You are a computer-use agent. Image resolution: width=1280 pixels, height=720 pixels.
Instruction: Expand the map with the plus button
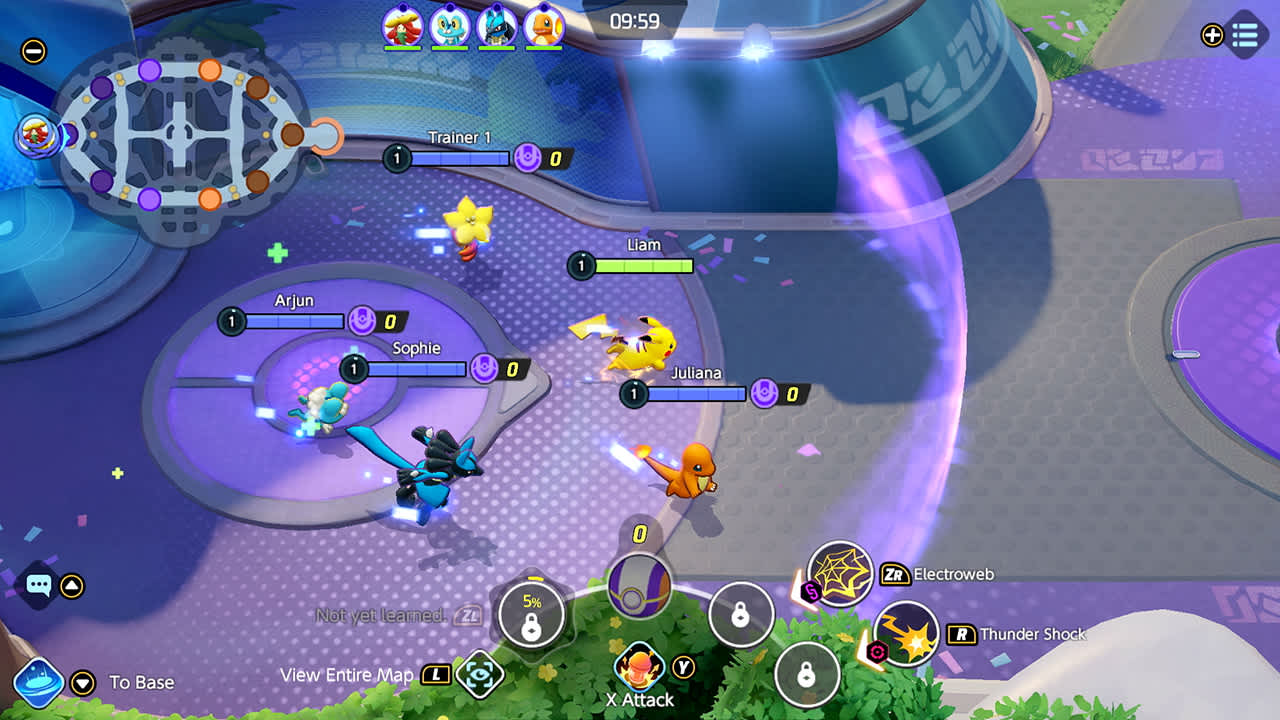point(1212,38)
